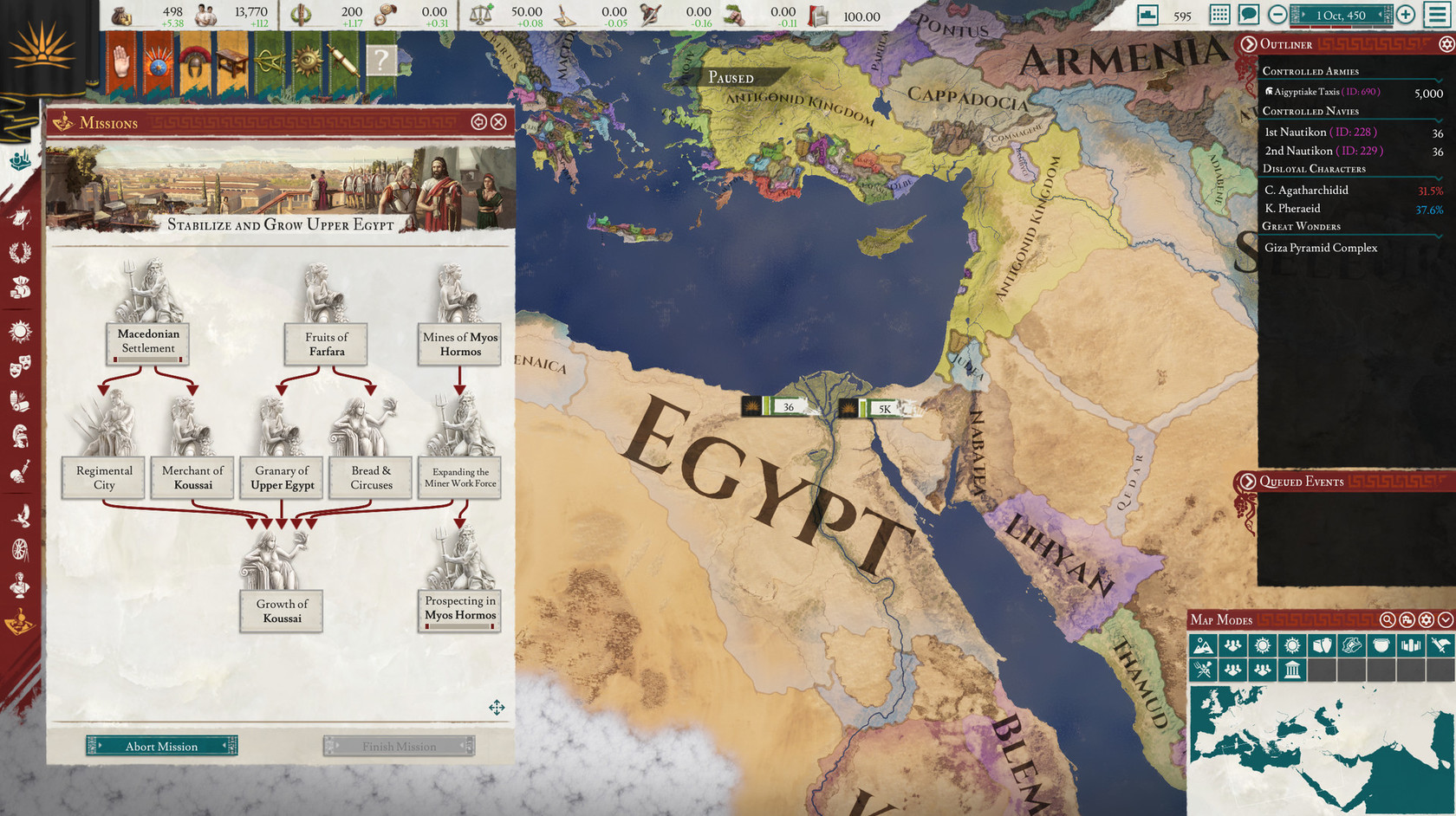
Task: Select the Merchant of Koussai node
Action: (x=192, y=477)
